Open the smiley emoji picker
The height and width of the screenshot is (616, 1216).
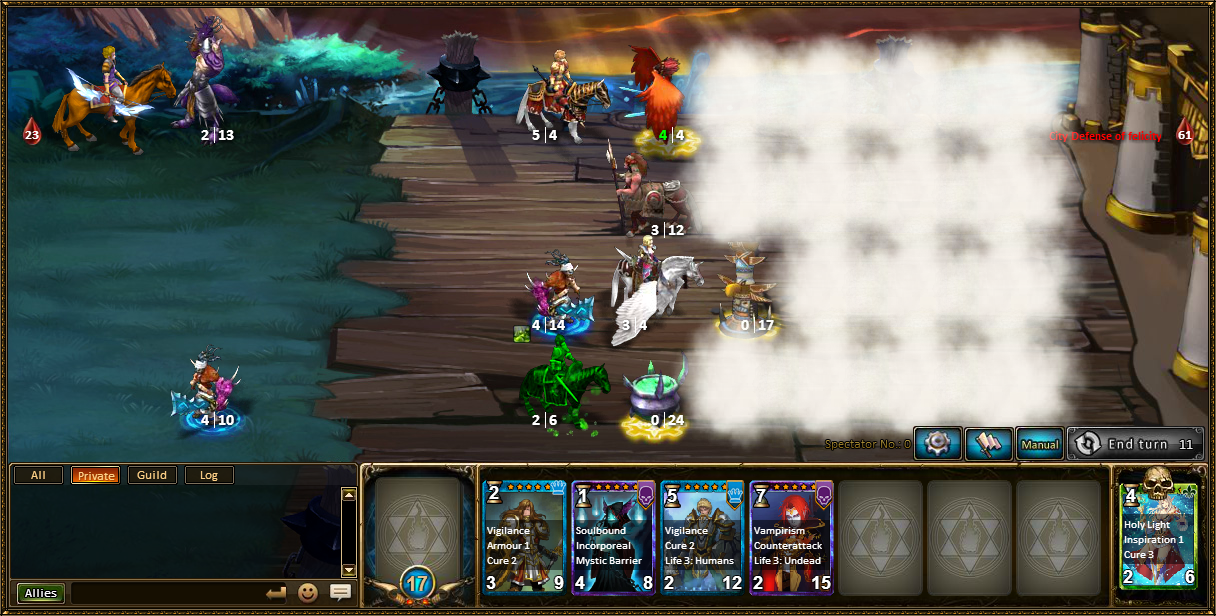pos(308,593)
